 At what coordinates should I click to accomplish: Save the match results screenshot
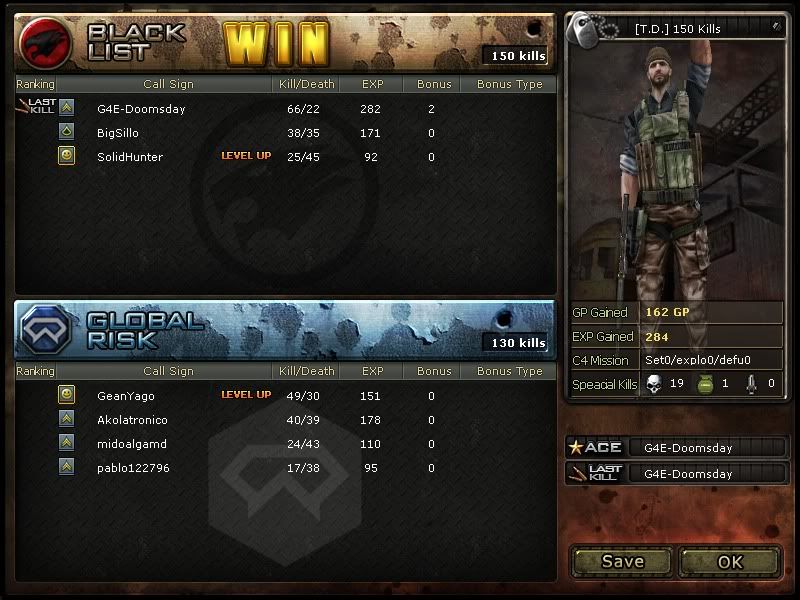coord(622,561)
